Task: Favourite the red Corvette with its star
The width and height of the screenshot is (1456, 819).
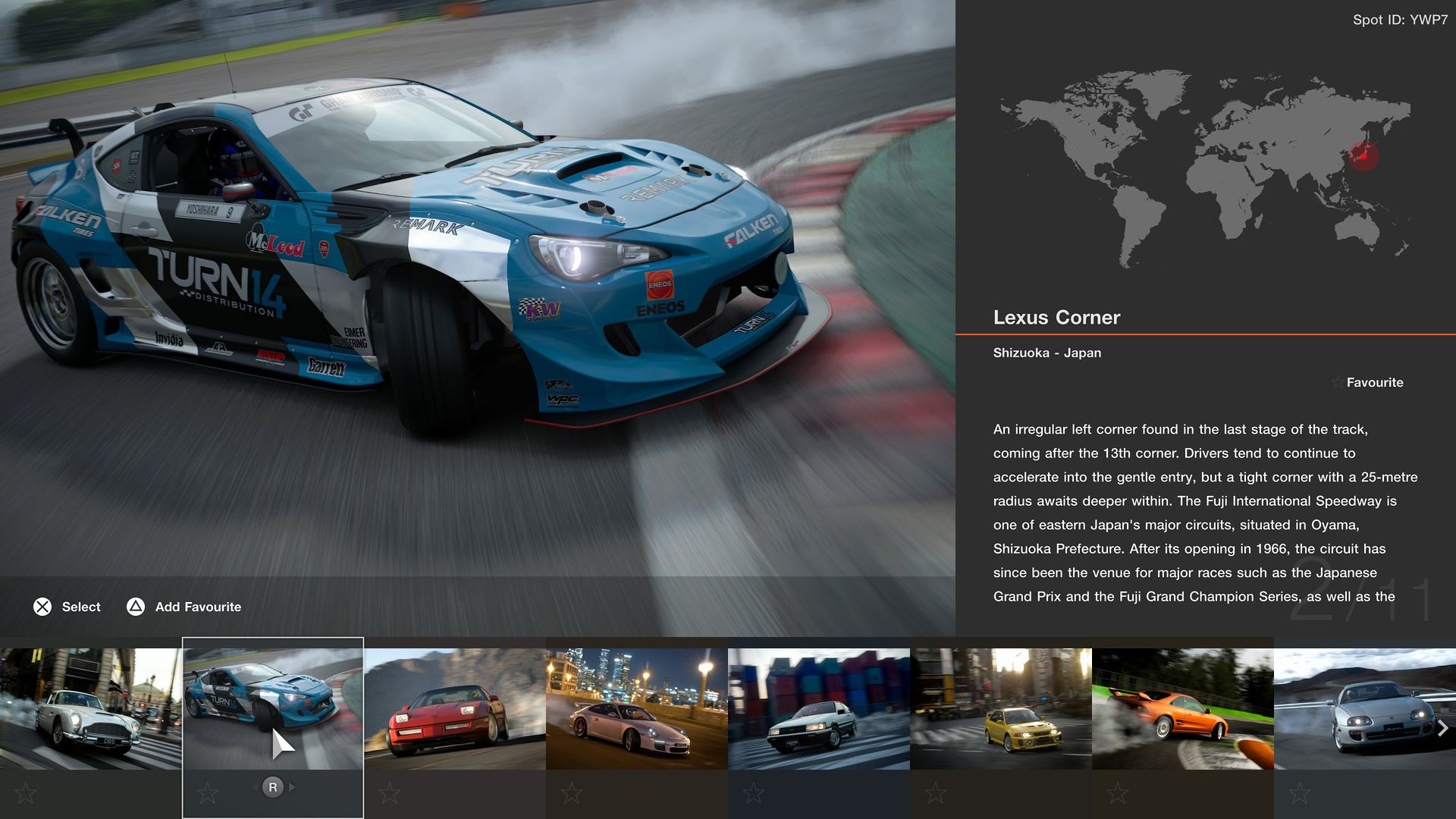Action: [390, 793]
